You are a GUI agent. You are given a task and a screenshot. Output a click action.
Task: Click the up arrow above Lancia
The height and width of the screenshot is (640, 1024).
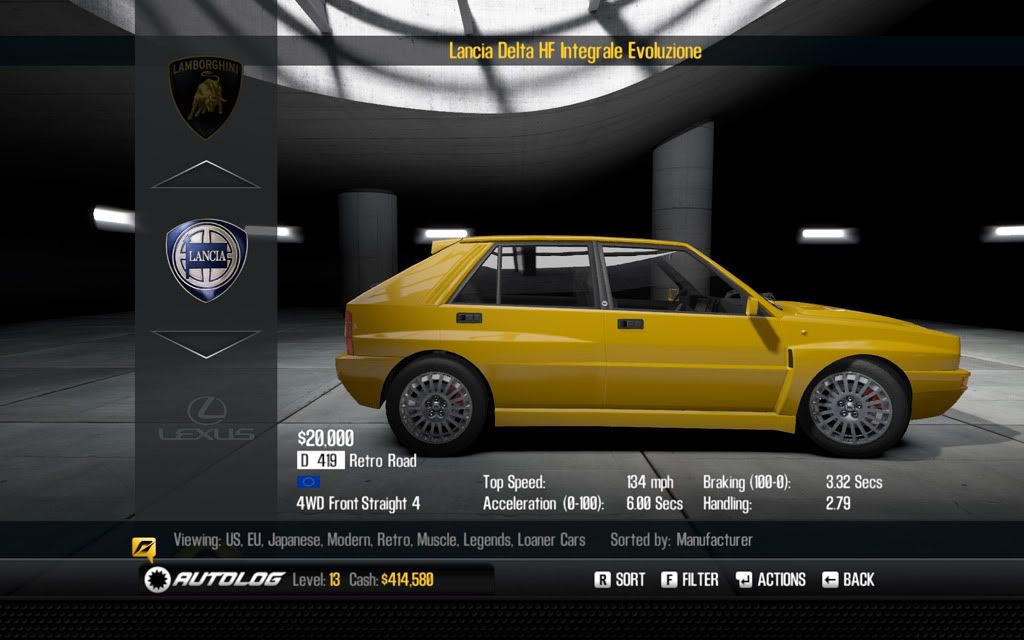pyautogui.click(x=206, y=175)
